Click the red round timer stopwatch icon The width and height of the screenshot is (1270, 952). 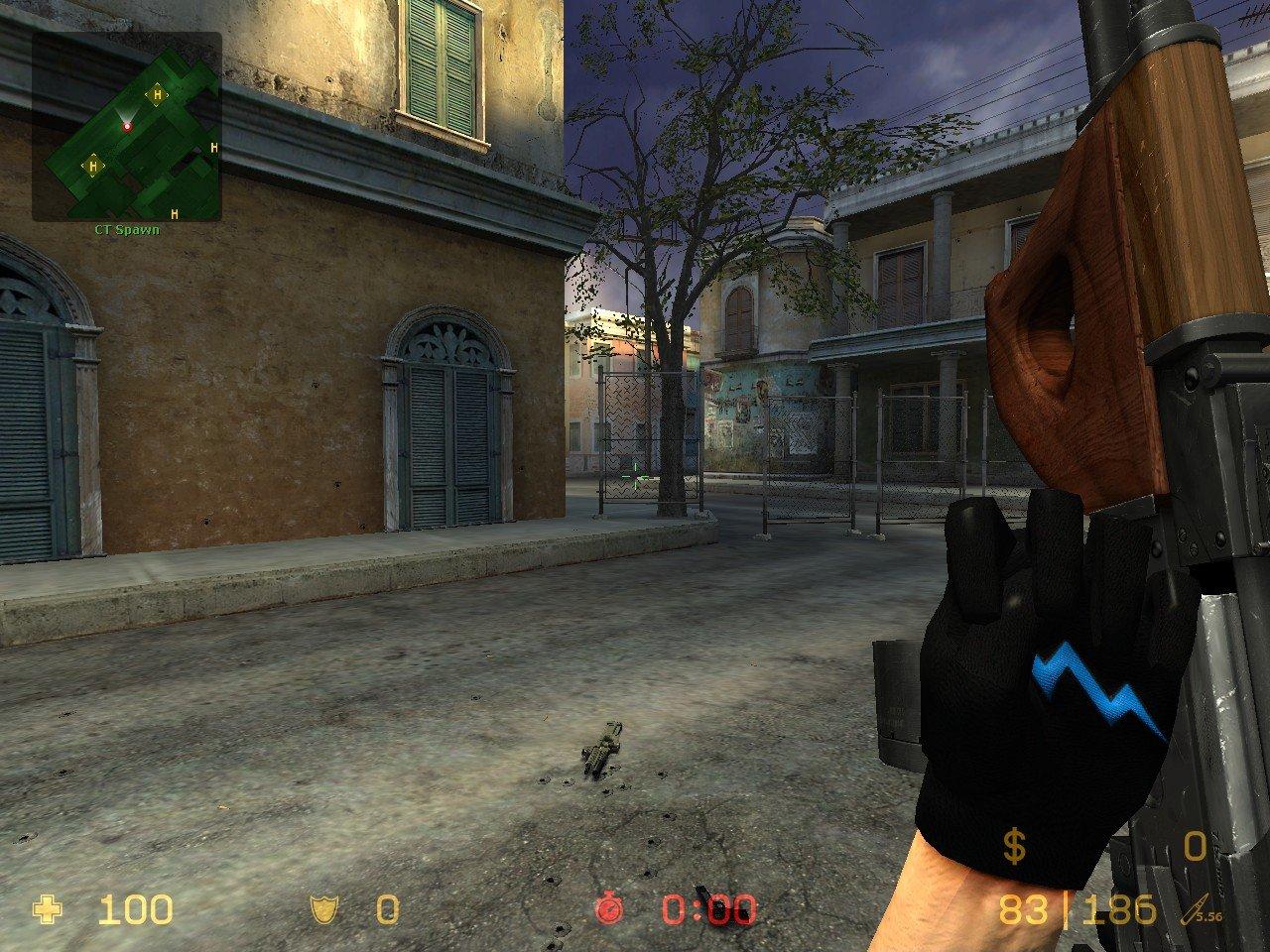coord(608,908)
